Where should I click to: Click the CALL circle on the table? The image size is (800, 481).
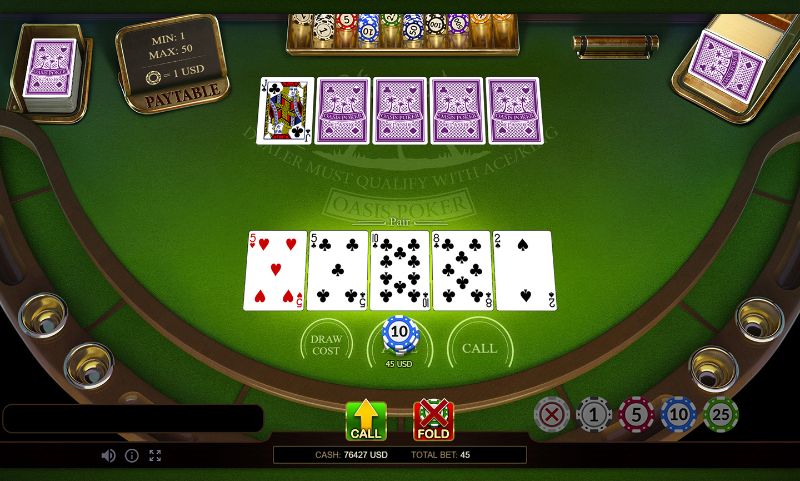[x=479, y=348]
